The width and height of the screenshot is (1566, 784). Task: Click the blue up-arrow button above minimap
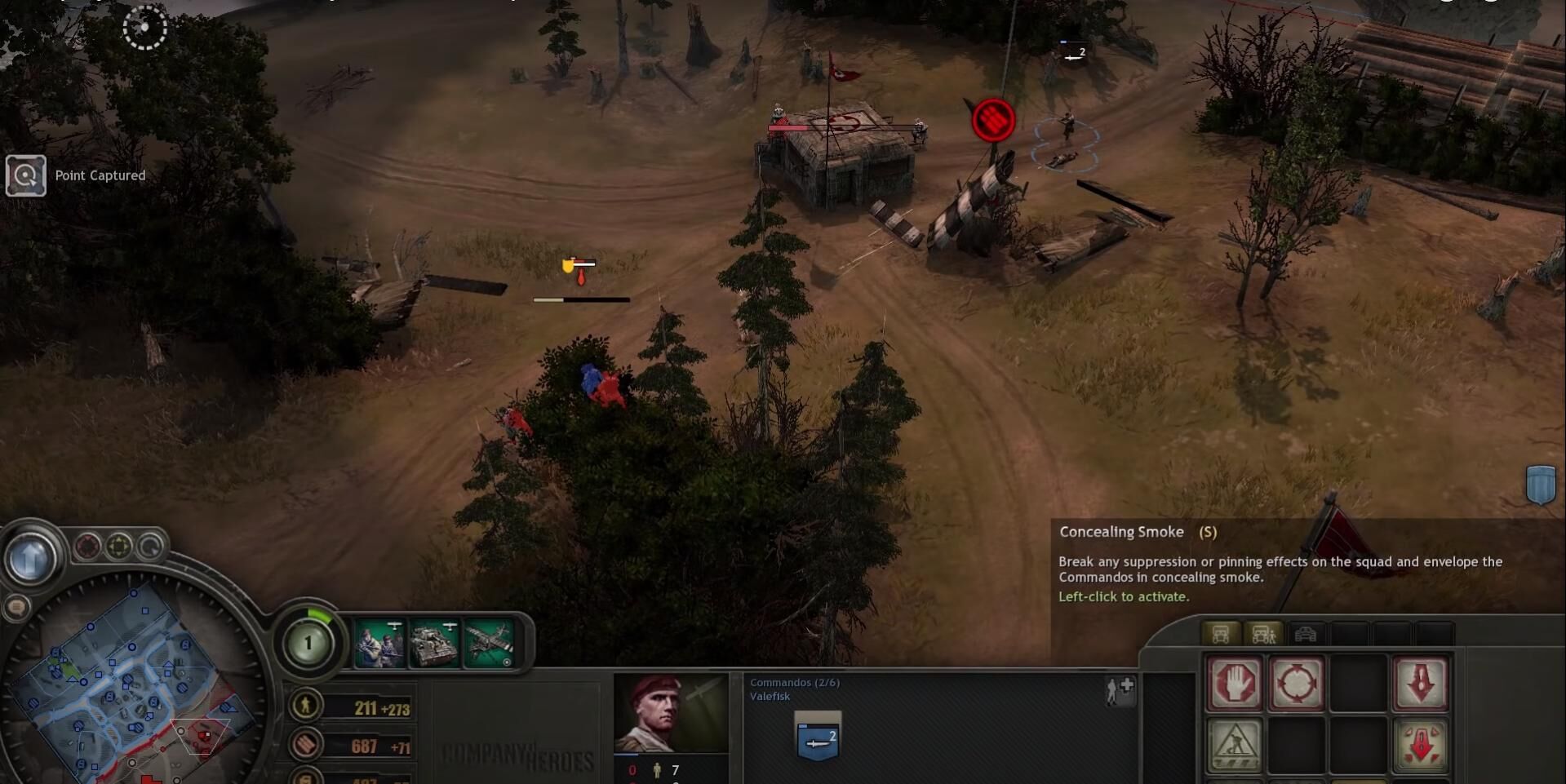[32, 559]
